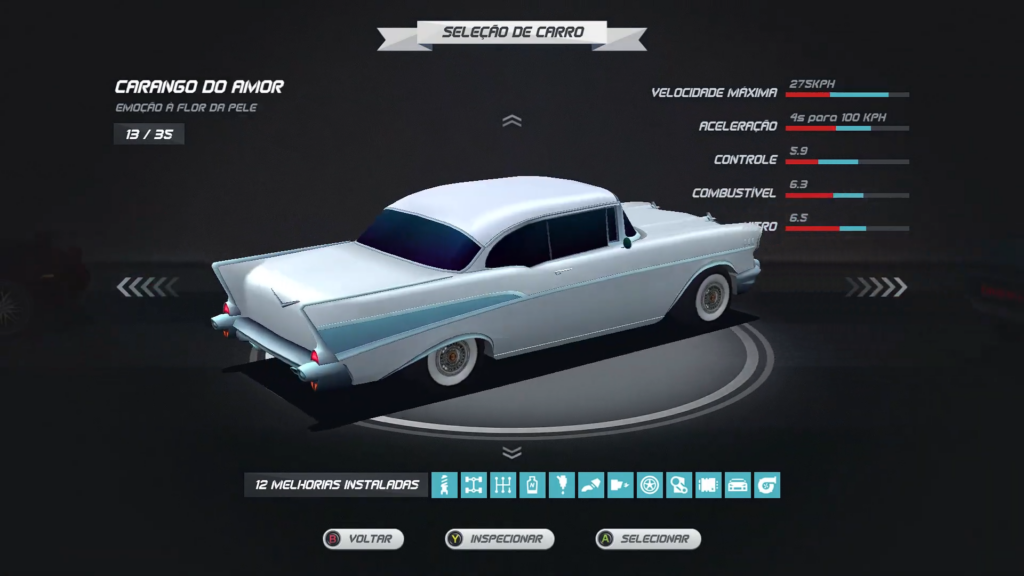Pick the gear shifter upgrade icon
The height and width of the screenshot is (576, 1024).
point(503,486)
